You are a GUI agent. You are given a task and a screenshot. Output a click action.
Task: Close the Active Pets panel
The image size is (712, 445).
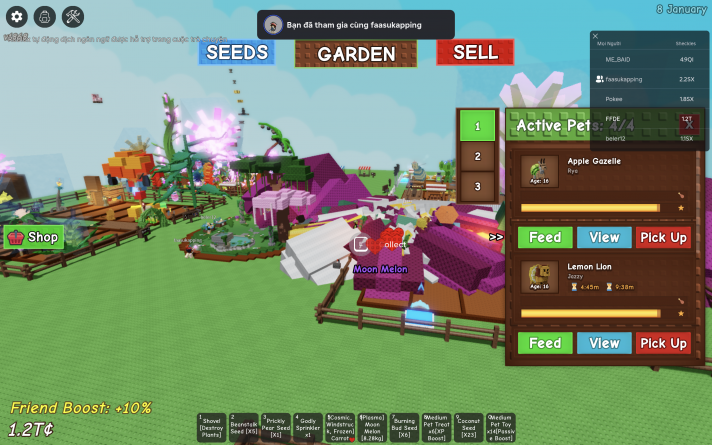(x=687, y=125)
